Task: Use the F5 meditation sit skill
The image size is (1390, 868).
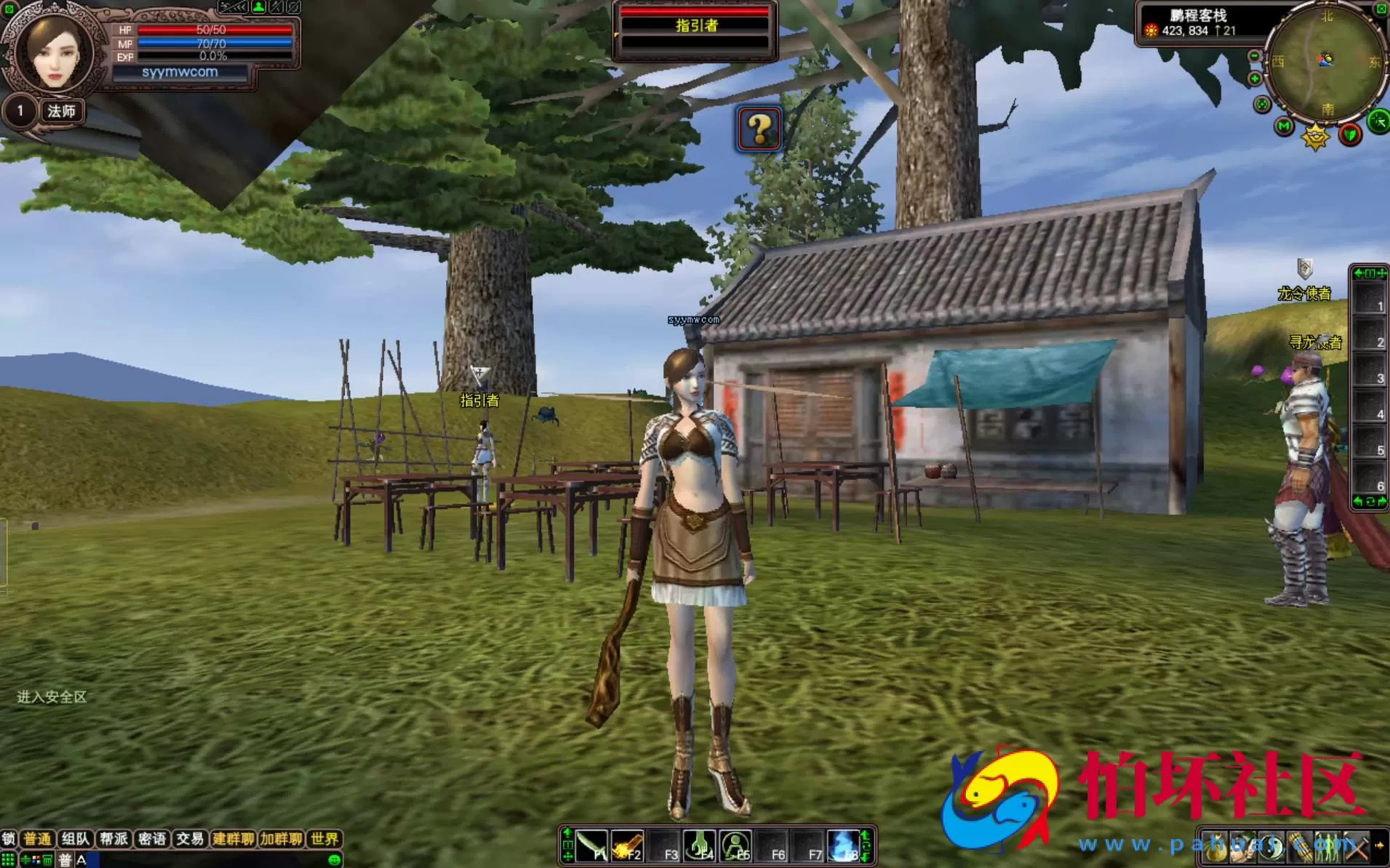Action: (x=736, y=846)
